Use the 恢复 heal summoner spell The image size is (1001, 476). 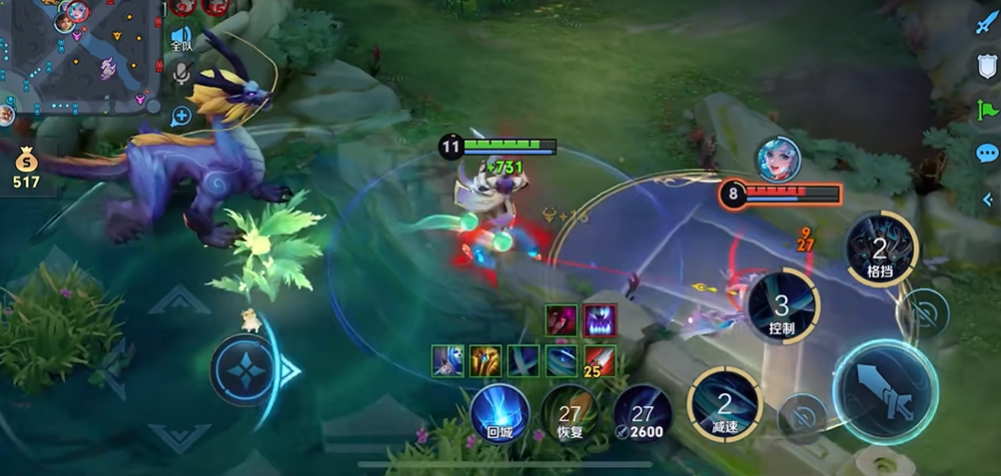click(x=571, y=412)
